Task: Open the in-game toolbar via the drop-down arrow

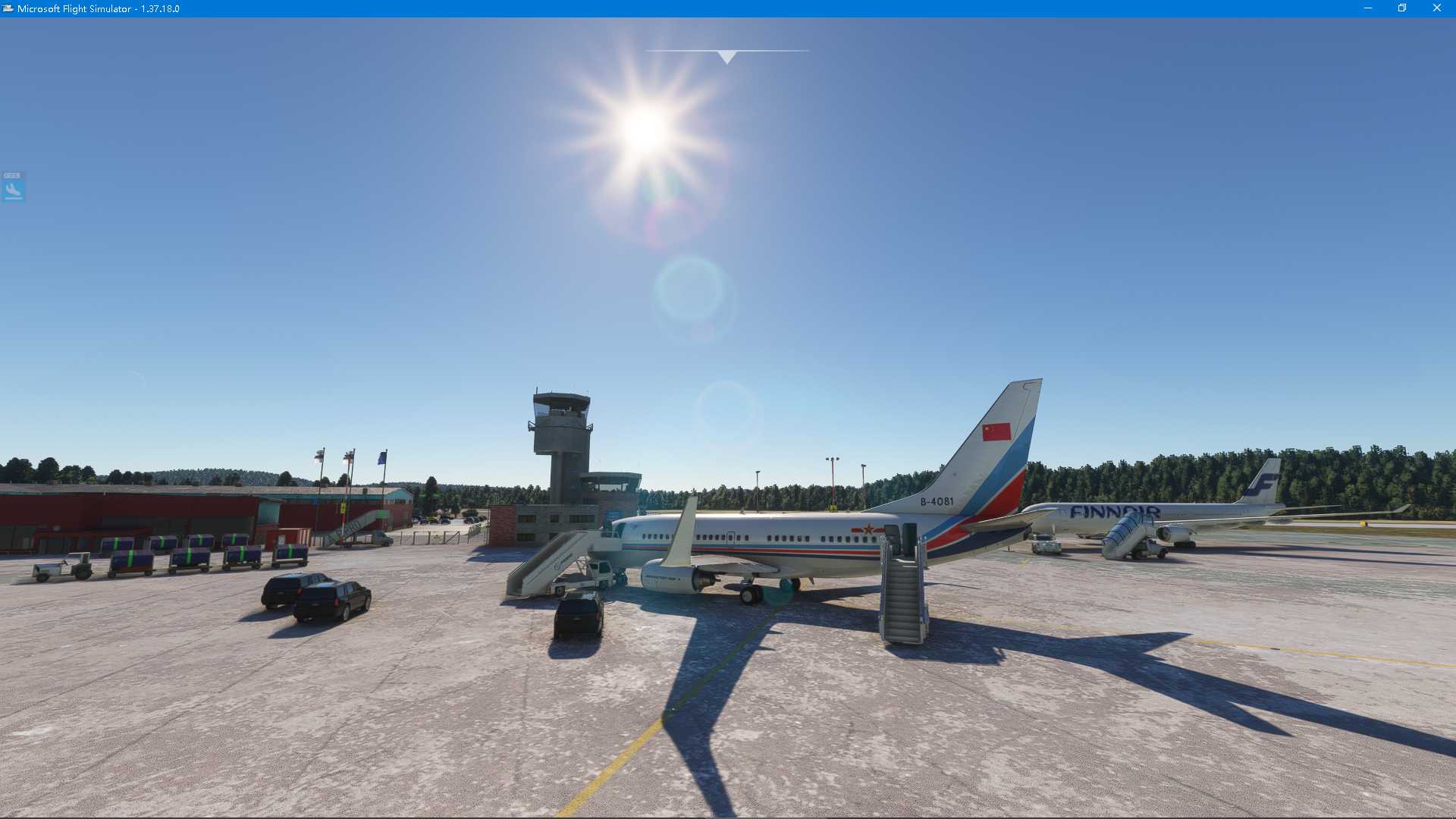Action: pyautogui.click(x=726, y=55)
